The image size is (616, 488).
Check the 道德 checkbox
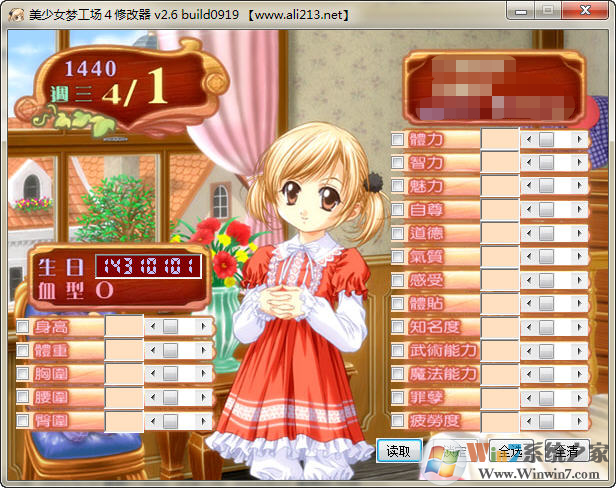(x=398, y=233)
